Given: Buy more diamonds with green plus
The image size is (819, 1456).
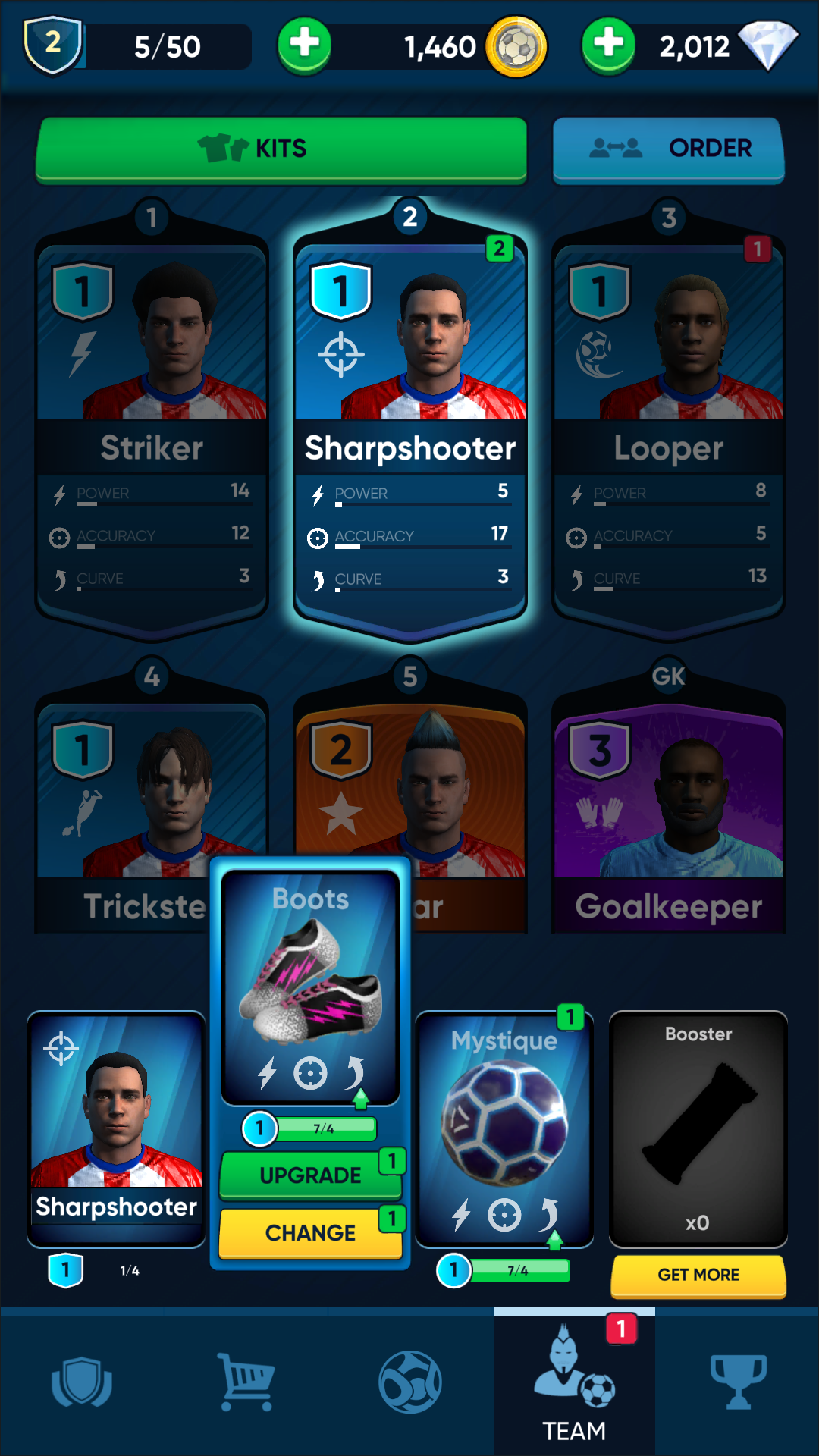Looking at the screenshot, I should pyautogui.click(x=608, y=45).
